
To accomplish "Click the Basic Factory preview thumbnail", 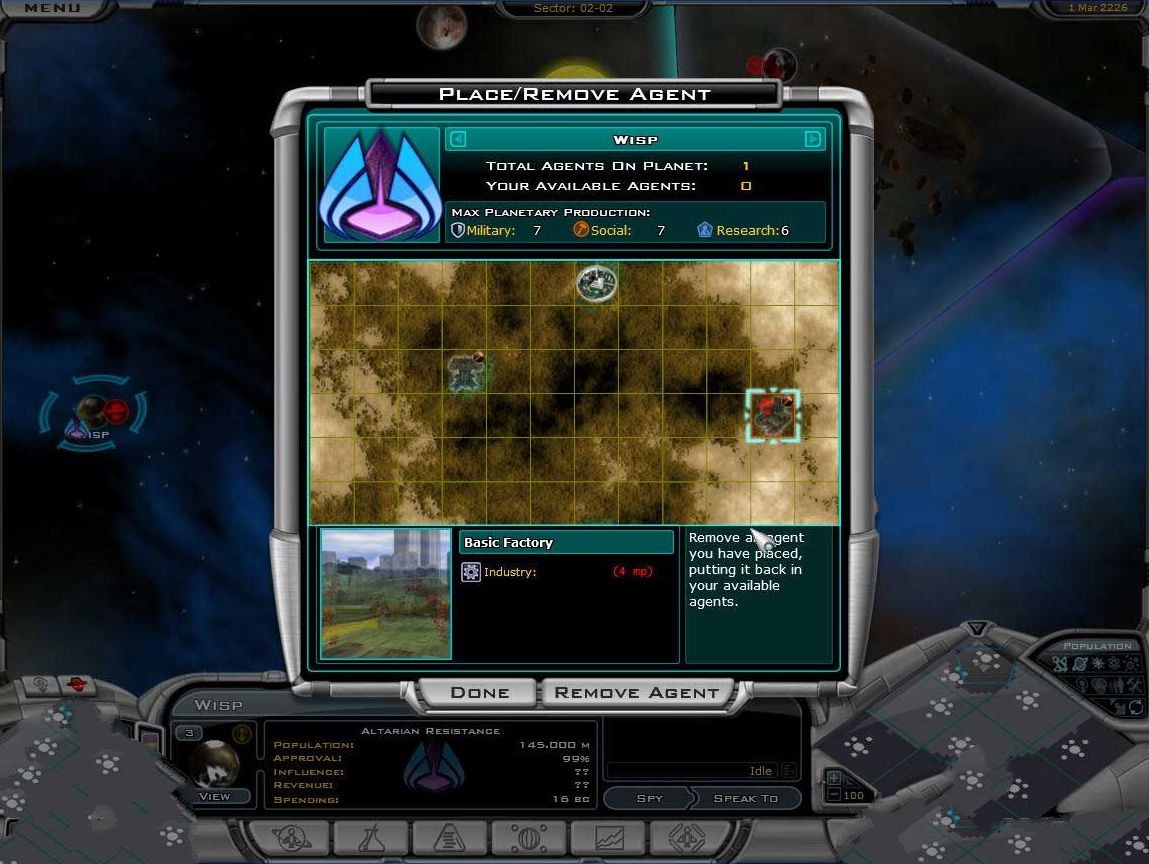I will point(385,594).
